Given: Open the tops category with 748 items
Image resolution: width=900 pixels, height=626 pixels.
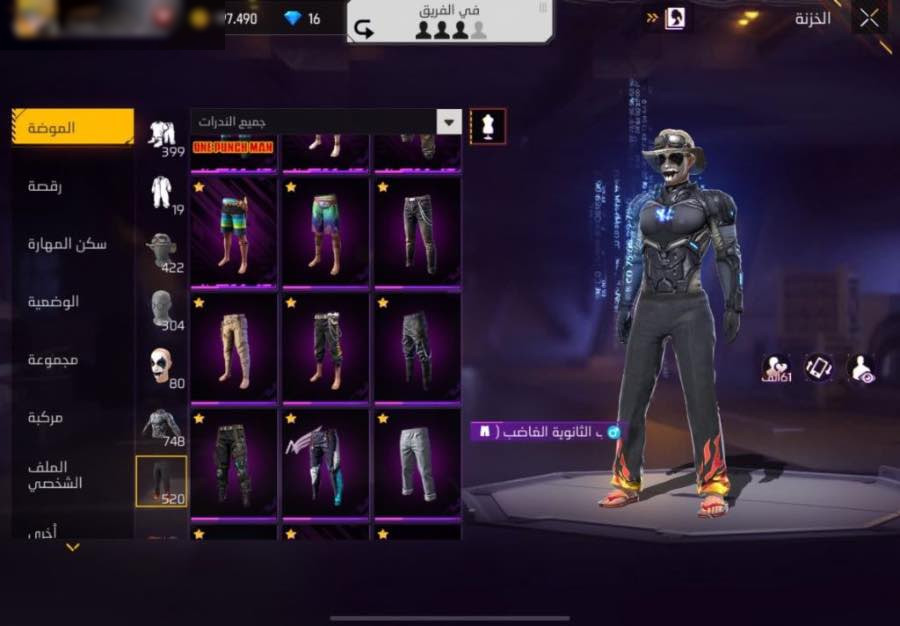Looking at the screenshot, I should coord(162,424).
